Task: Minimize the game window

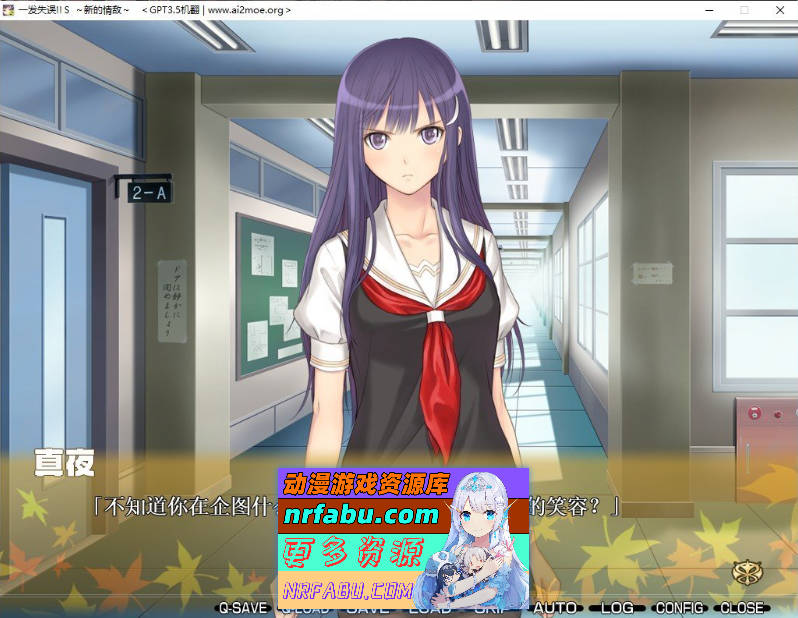Action: [x=712, y=9]
